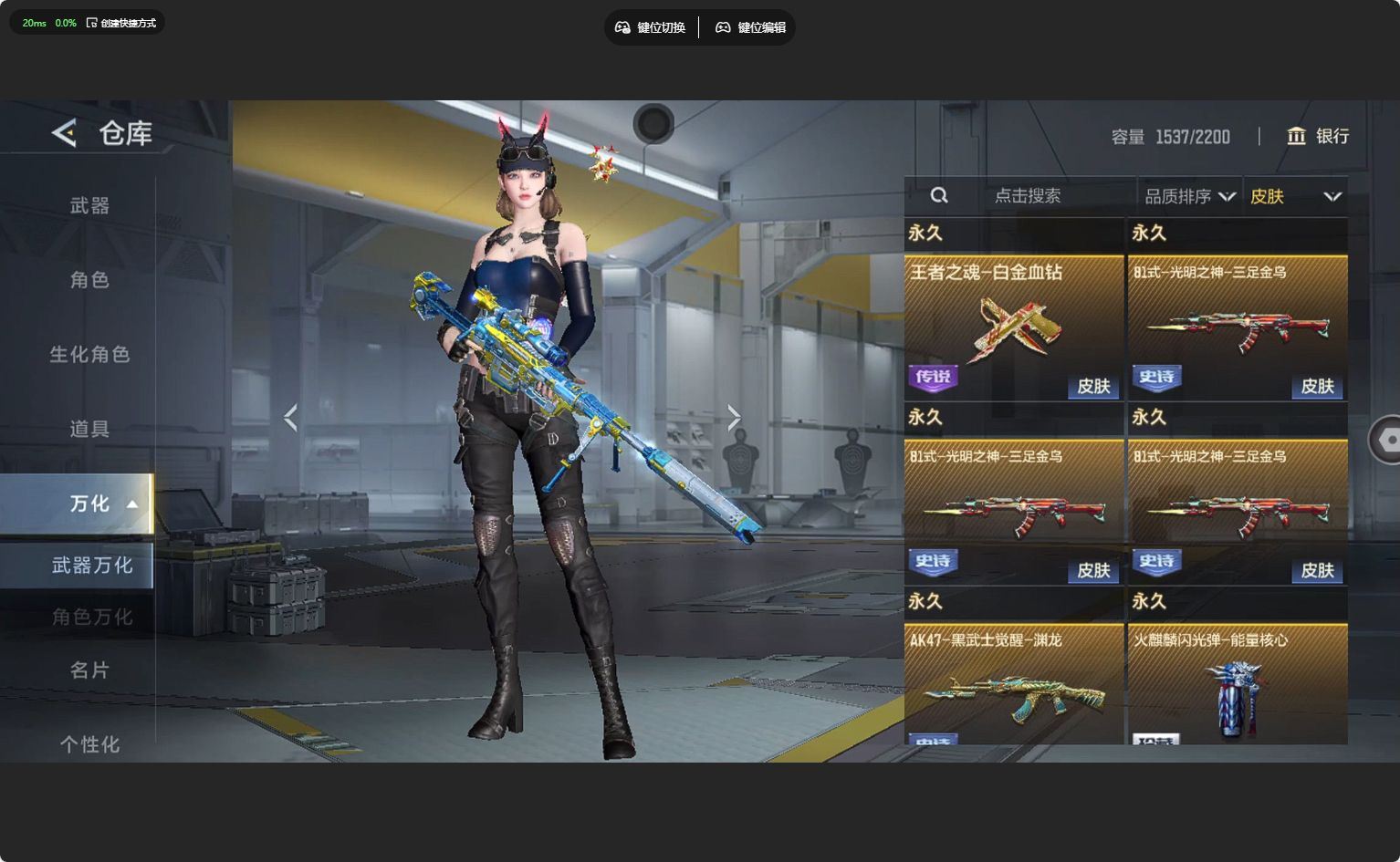Select the AK47-黑武士觉醒-渊龙 skin
1400x862 pixels.
coord(1014,684)
